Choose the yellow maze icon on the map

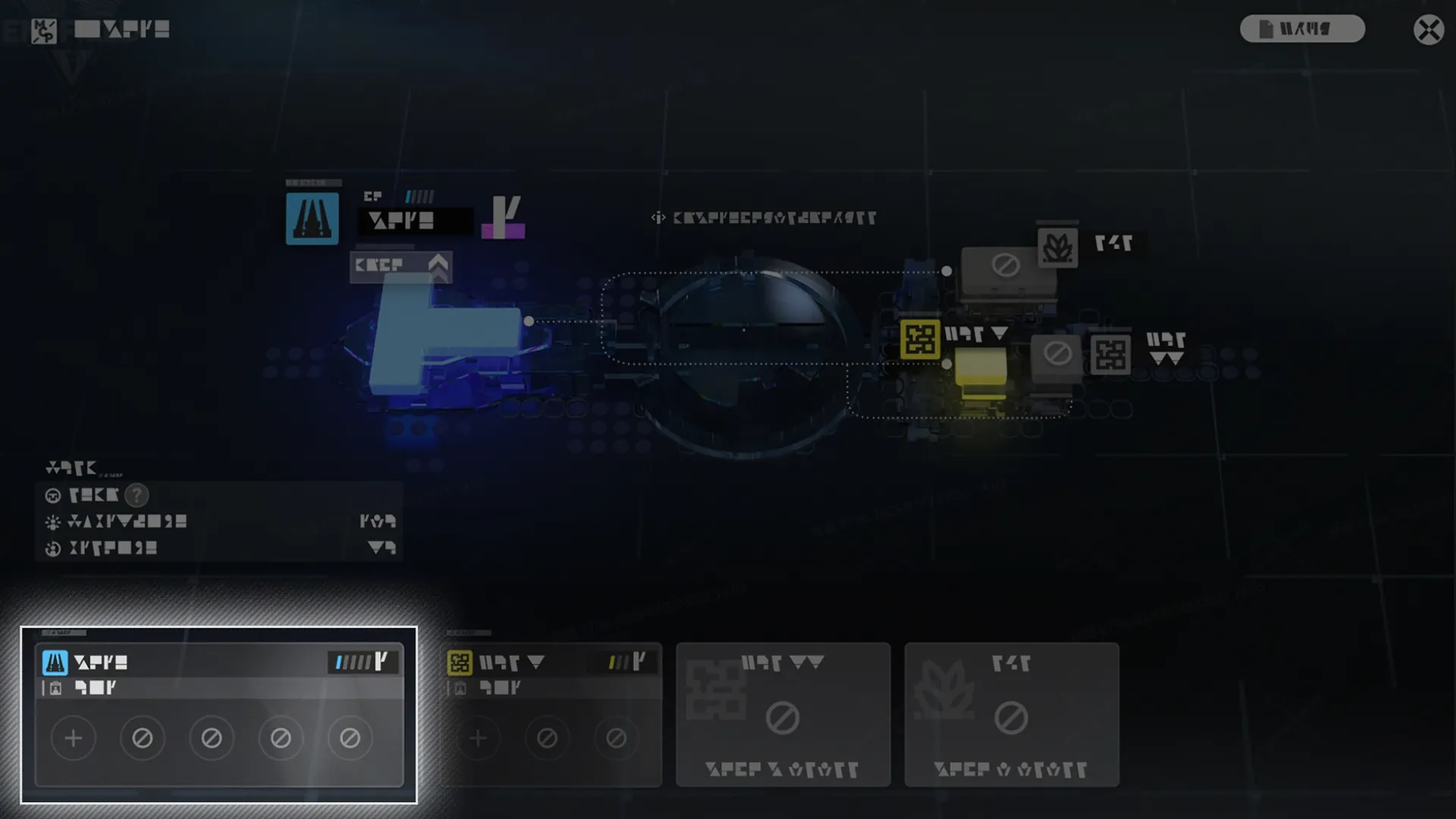(920, 339)
